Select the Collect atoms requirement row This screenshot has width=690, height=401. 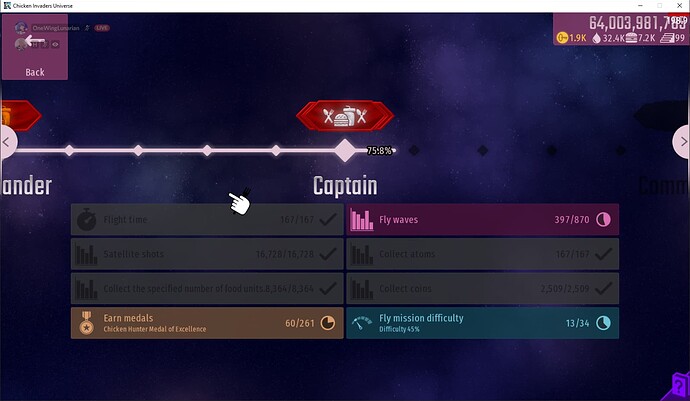(483, 254)
